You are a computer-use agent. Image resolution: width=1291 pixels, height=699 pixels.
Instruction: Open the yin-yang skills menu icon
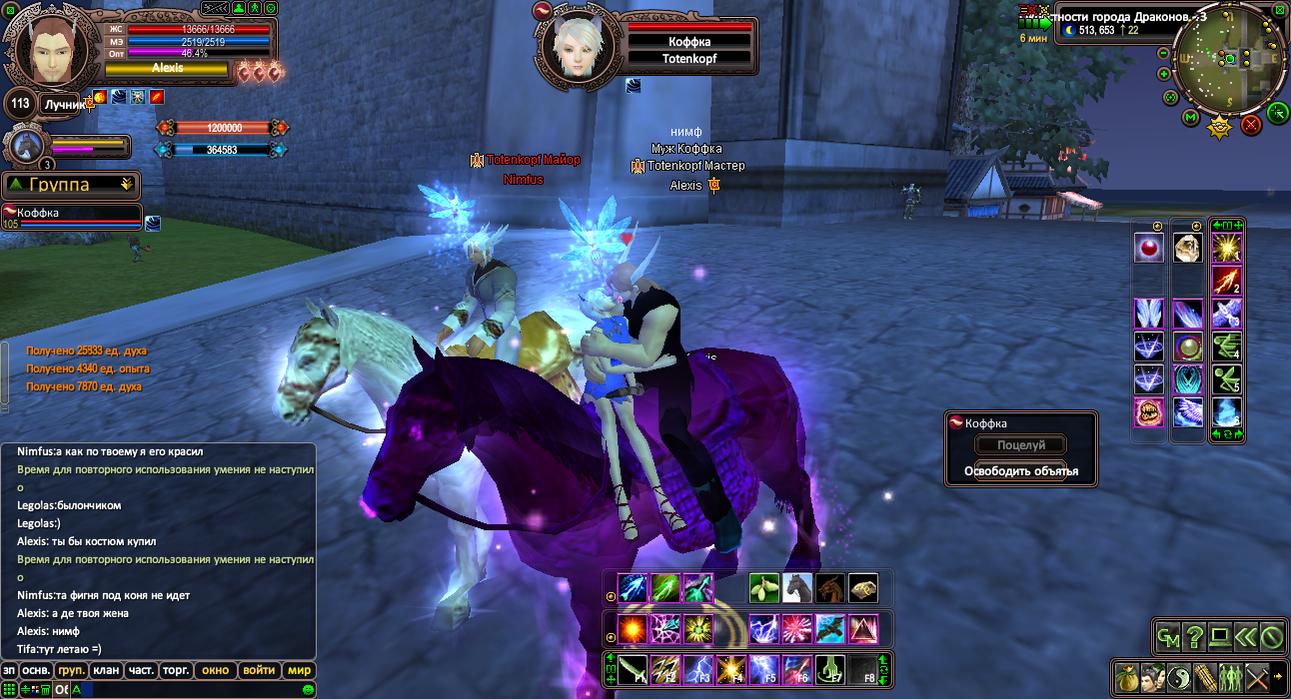coord(1178,677)
